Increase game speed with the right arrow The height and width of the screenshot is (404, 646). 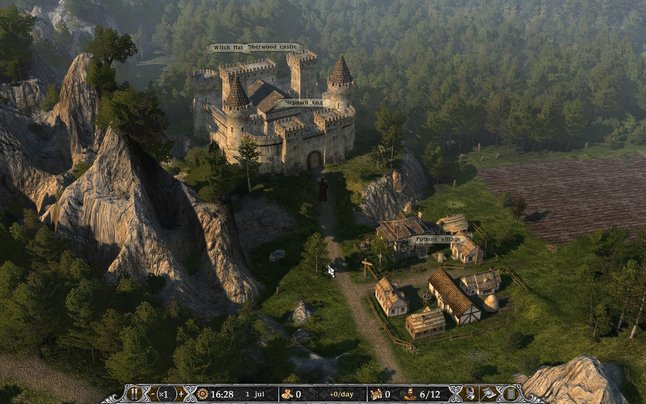(x=181, y=393)
